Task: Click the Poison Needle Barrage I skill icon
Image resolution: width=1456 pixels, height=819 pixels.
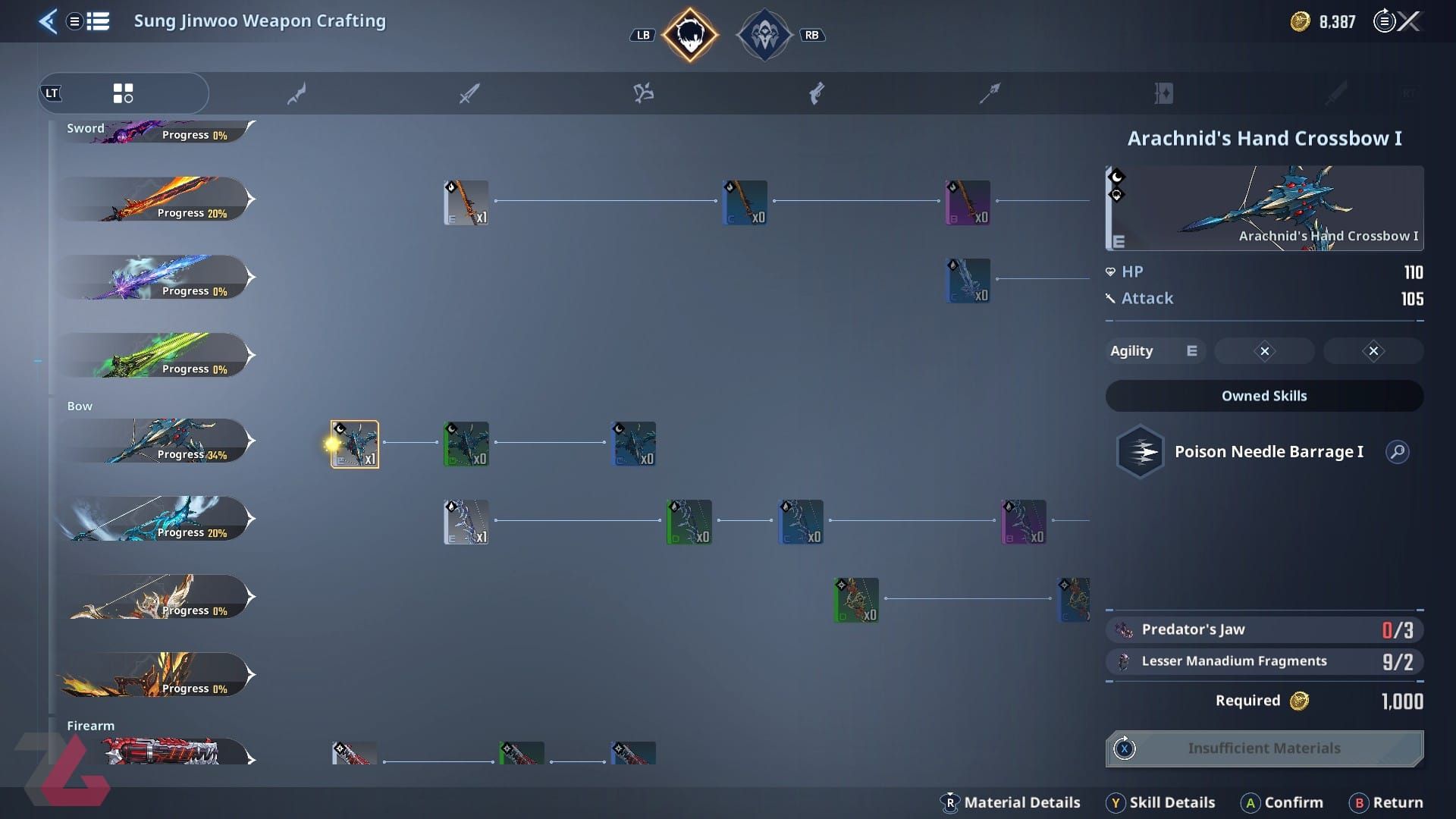Action: pyautogui.click(x=1140, y=451)
